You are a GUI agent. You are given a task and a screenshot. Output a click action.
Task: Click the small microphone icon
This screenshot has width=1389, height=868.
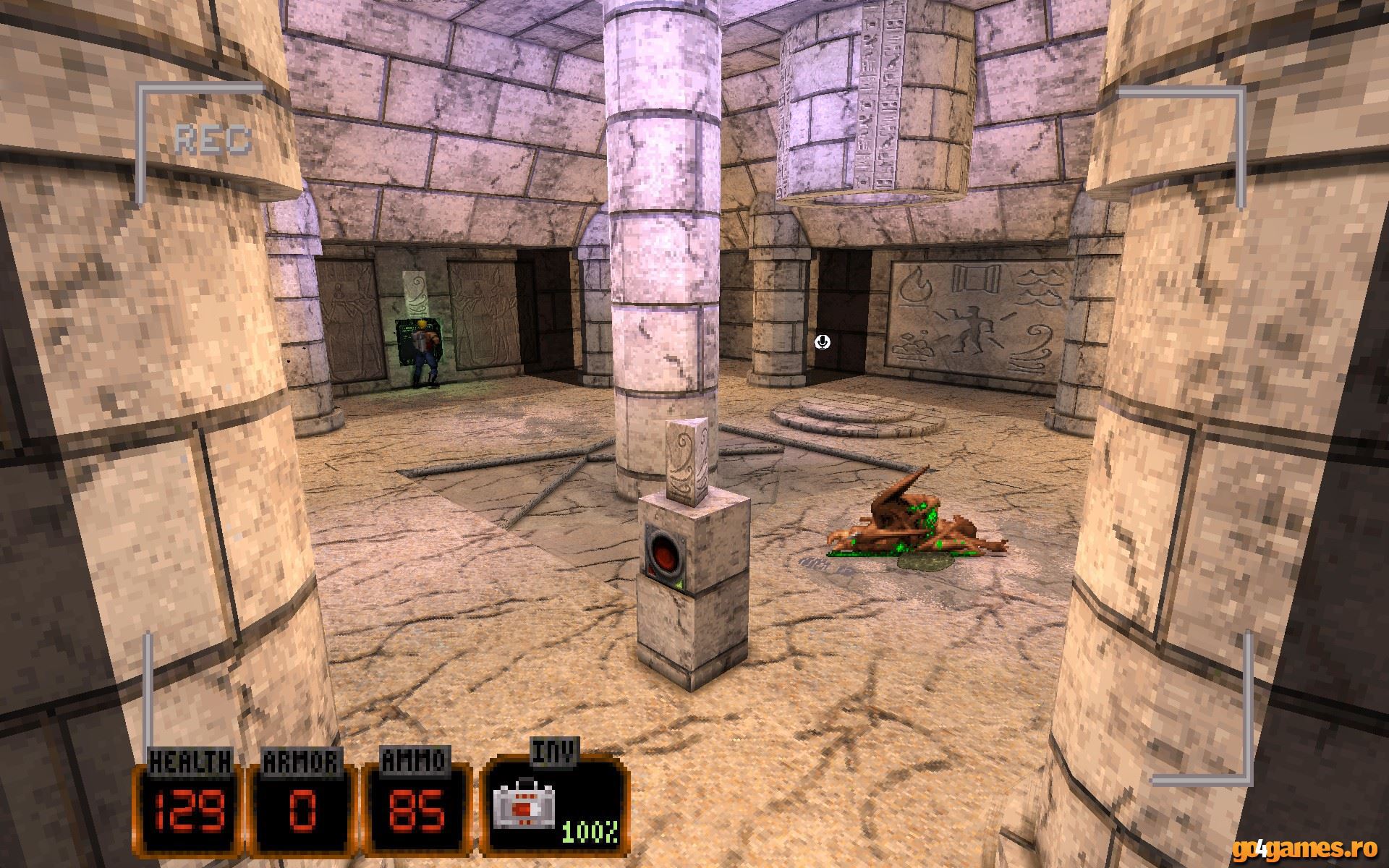[823, 341]
